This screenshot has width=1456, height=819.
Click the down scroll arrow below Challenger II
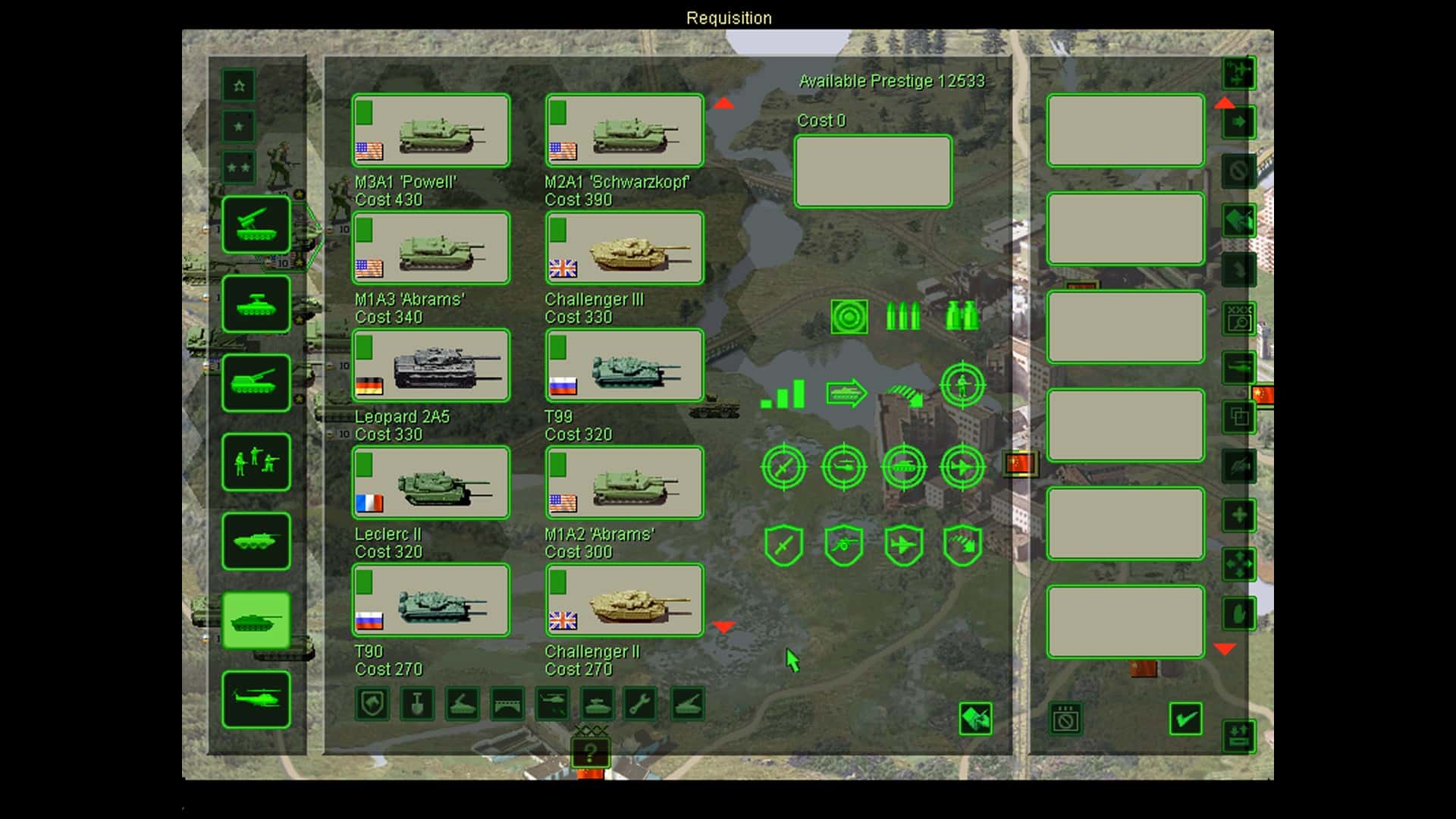pyautogui.click(x=724, y=626)
